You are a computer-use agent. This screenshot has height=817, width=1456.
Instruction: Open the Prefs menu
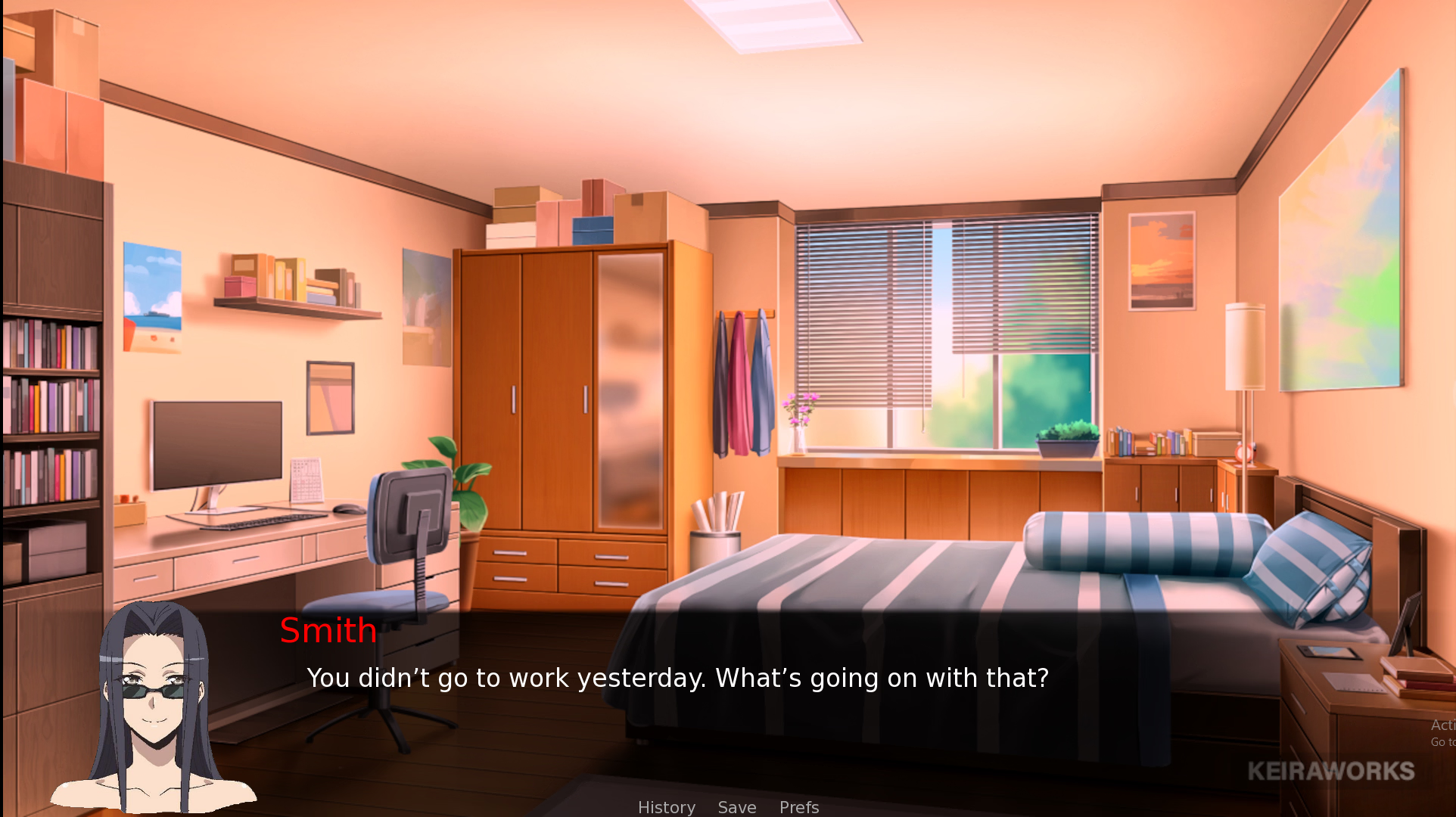click(x=799, y=807)
